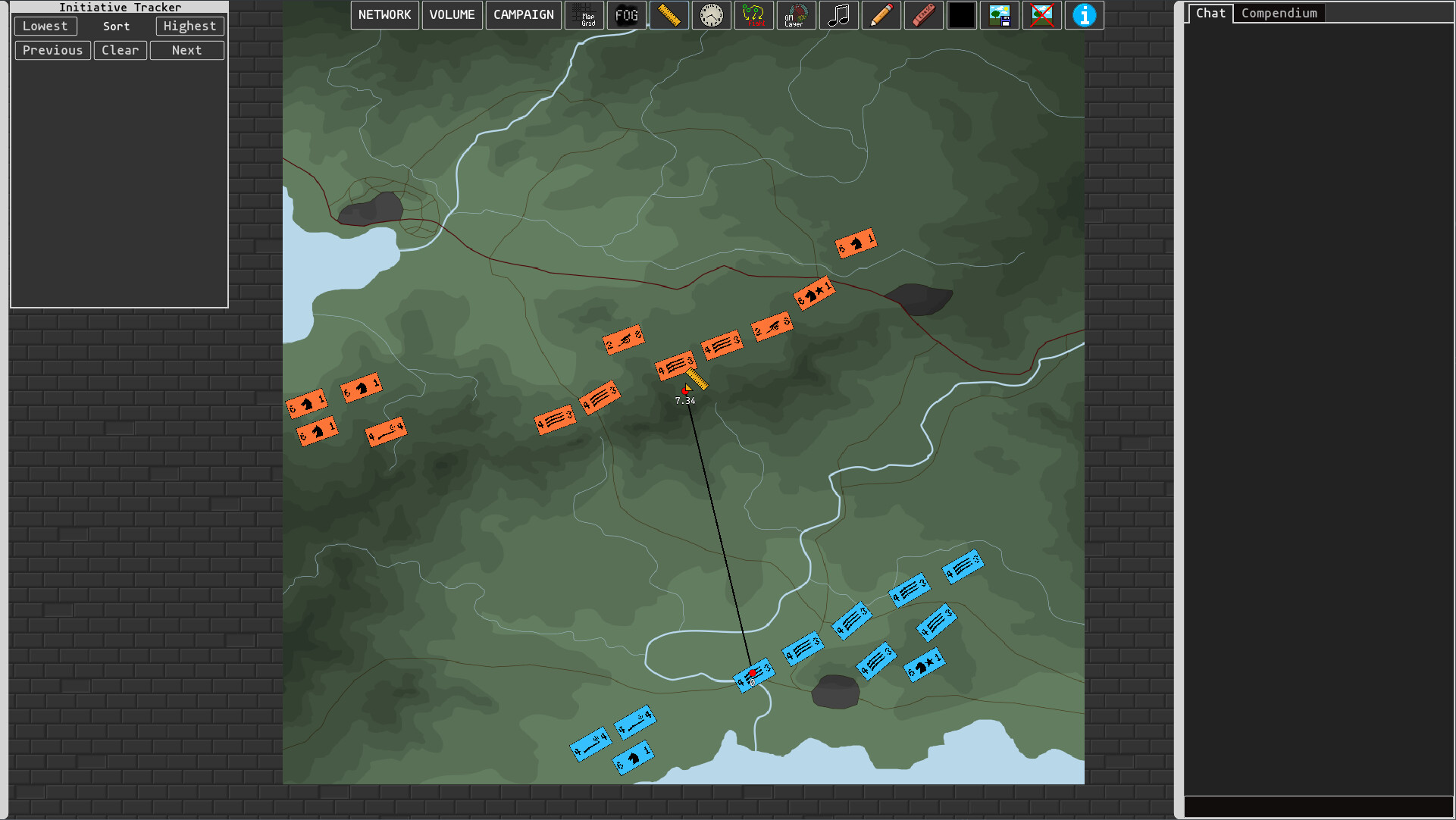Open the info panel

[x=1085, y=15]
